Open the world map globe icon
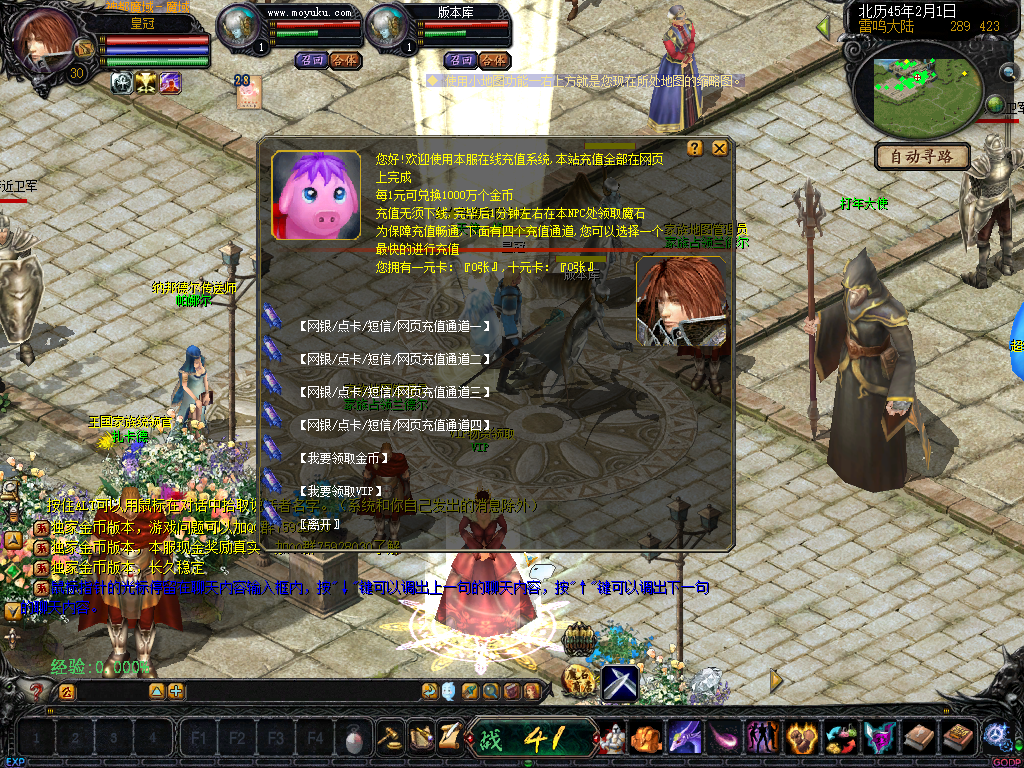 pos(995,105)
